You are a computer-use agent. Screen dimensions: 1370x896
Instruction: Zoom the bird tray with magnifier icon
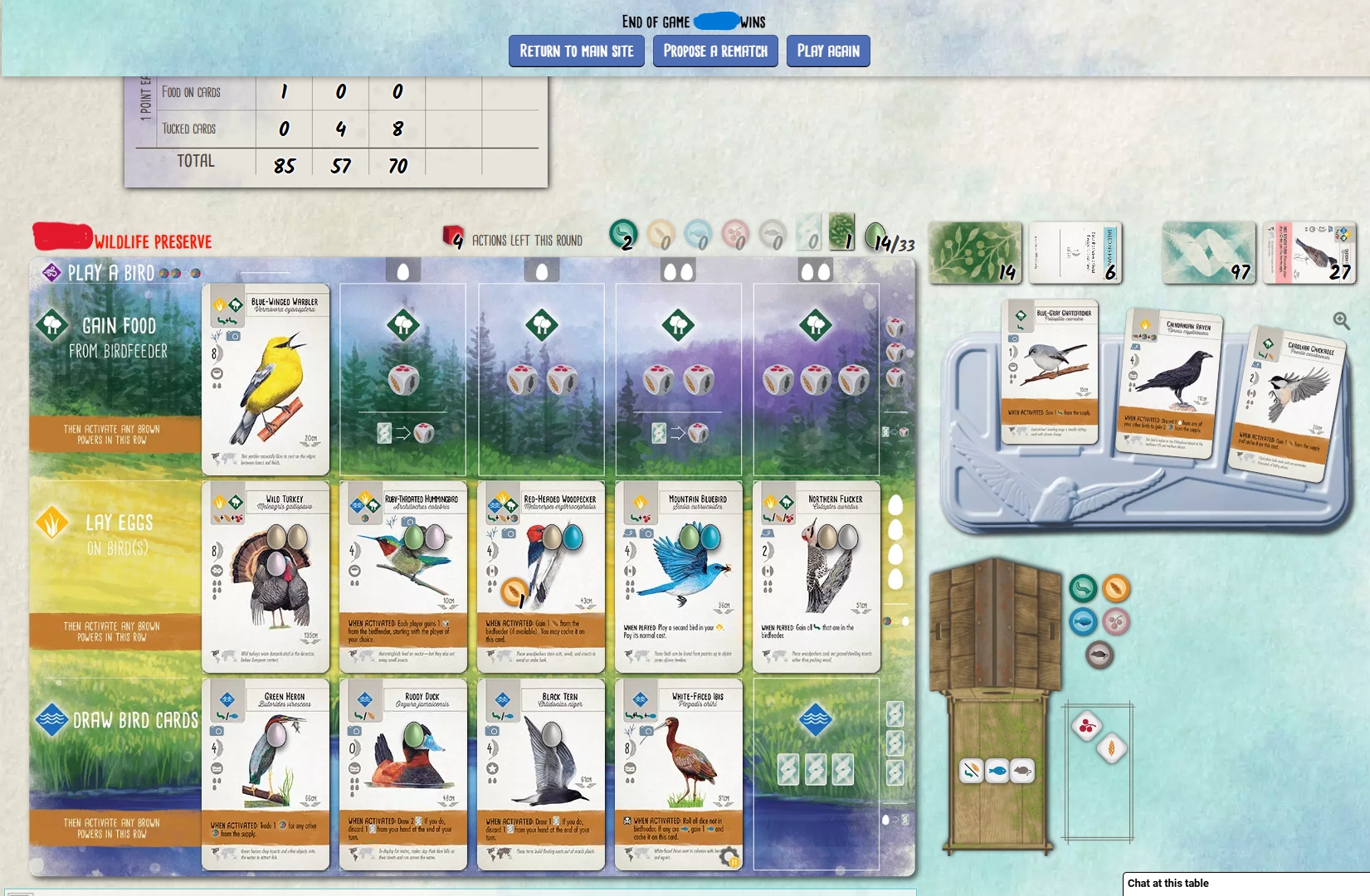[x=1341, y=320]
